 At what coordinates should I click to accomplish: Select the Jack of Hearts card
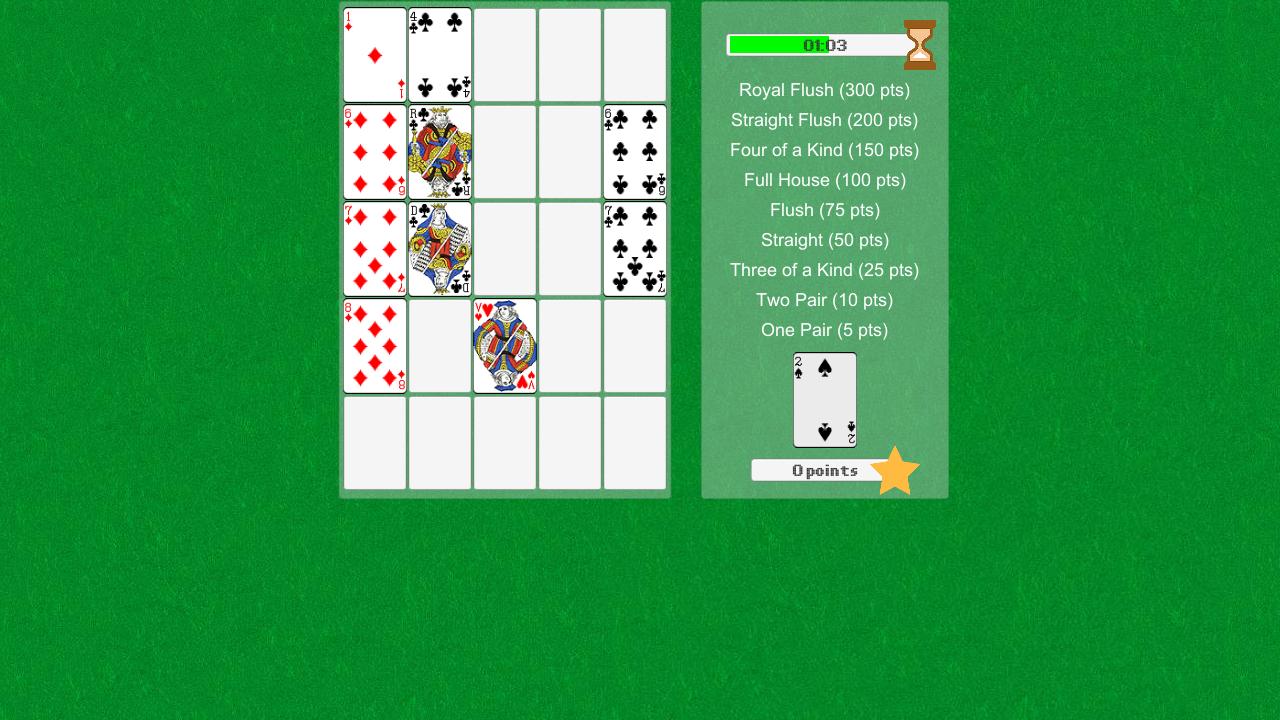coord(505,345)
